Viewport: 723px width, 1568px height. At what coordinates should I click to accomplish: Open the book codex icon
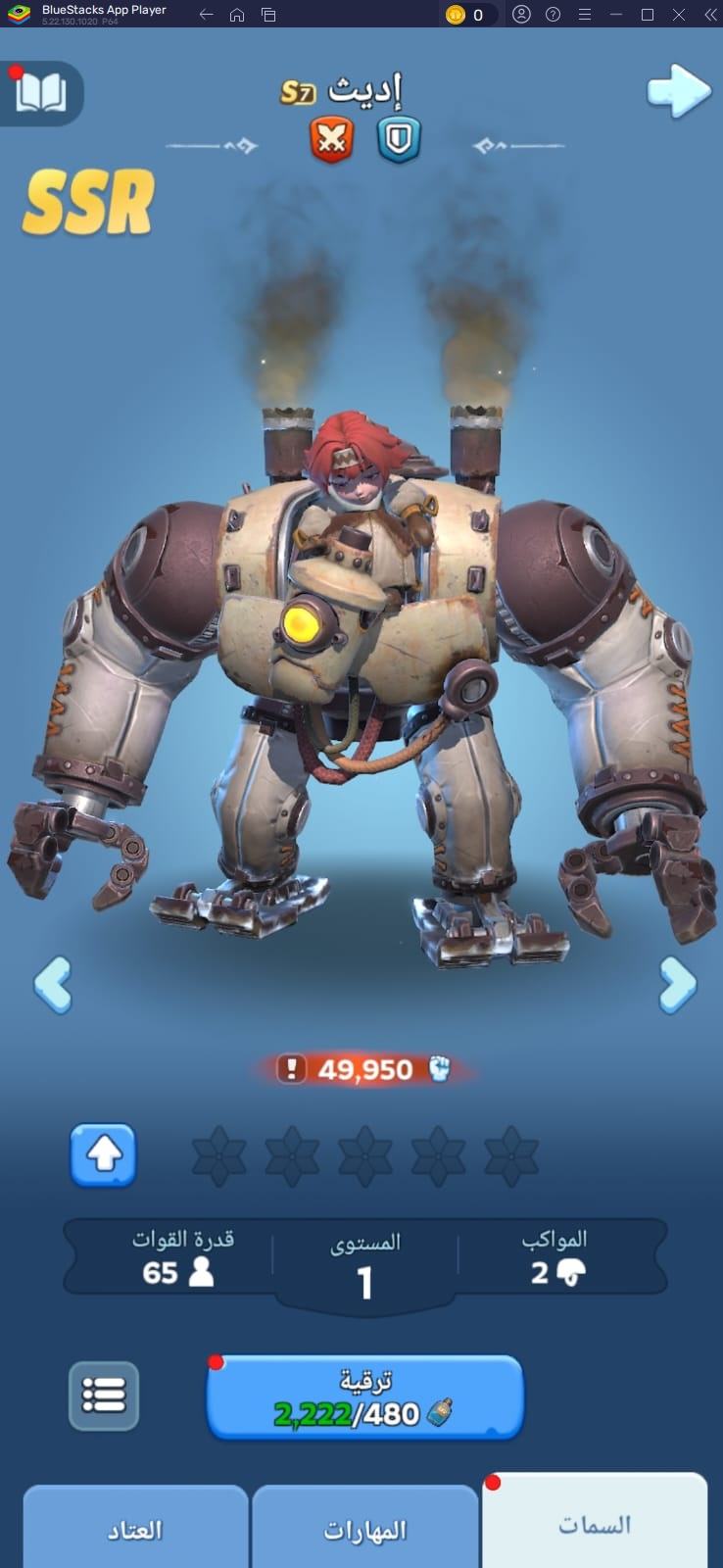(41, 94)
